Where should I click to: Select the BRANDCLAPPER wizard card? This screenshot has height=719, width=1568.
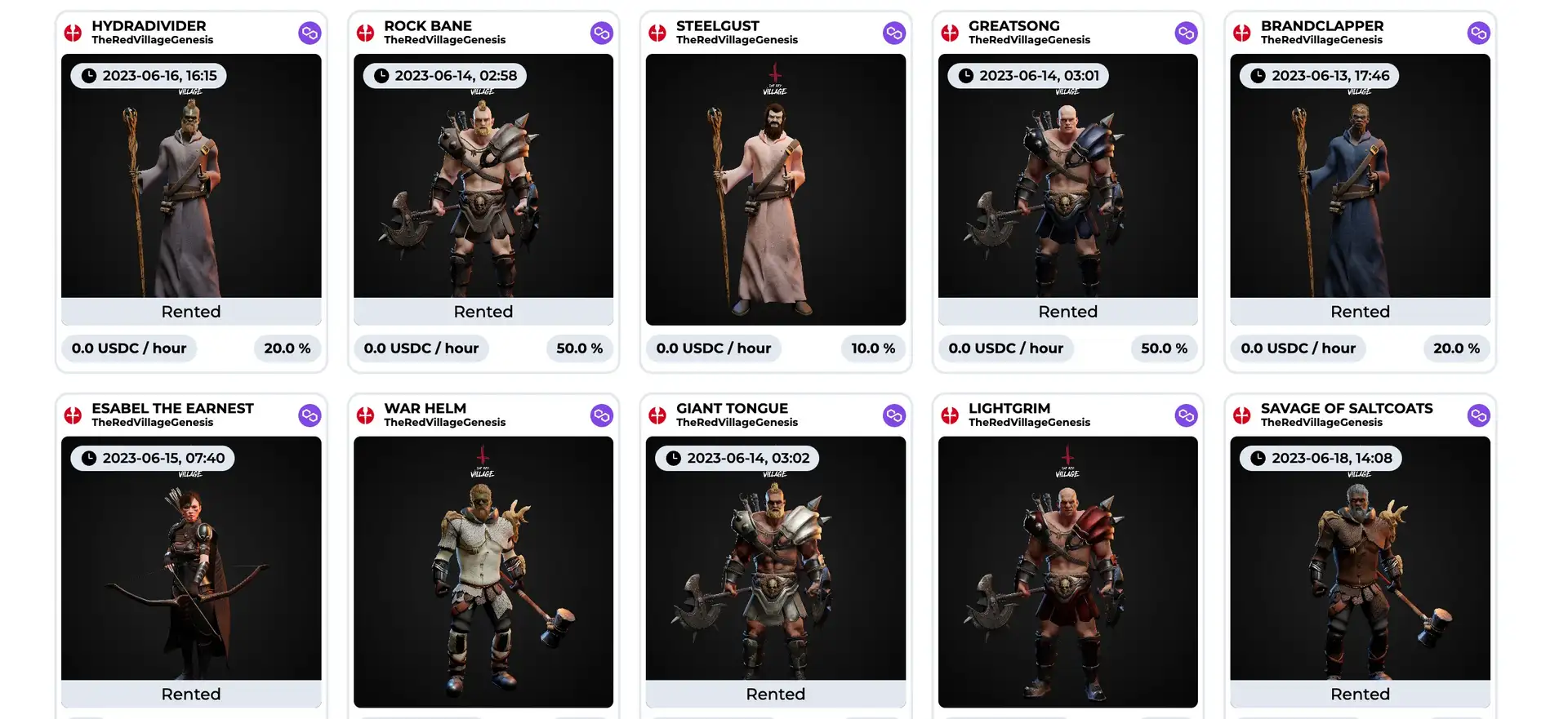tap(1360, 188)
